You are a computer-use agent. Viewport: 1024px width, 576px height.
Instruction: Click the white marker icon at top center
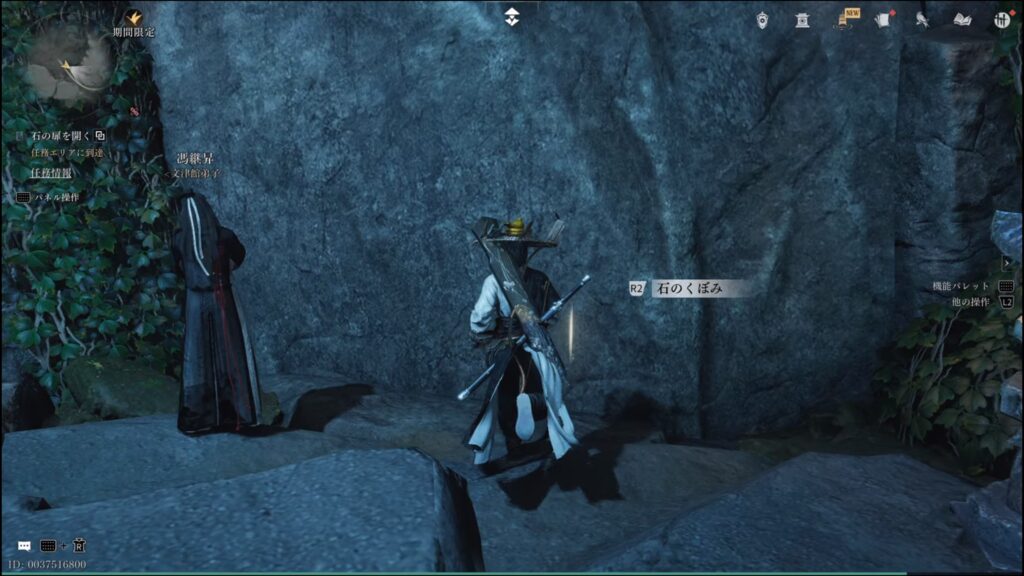[512, 17]
